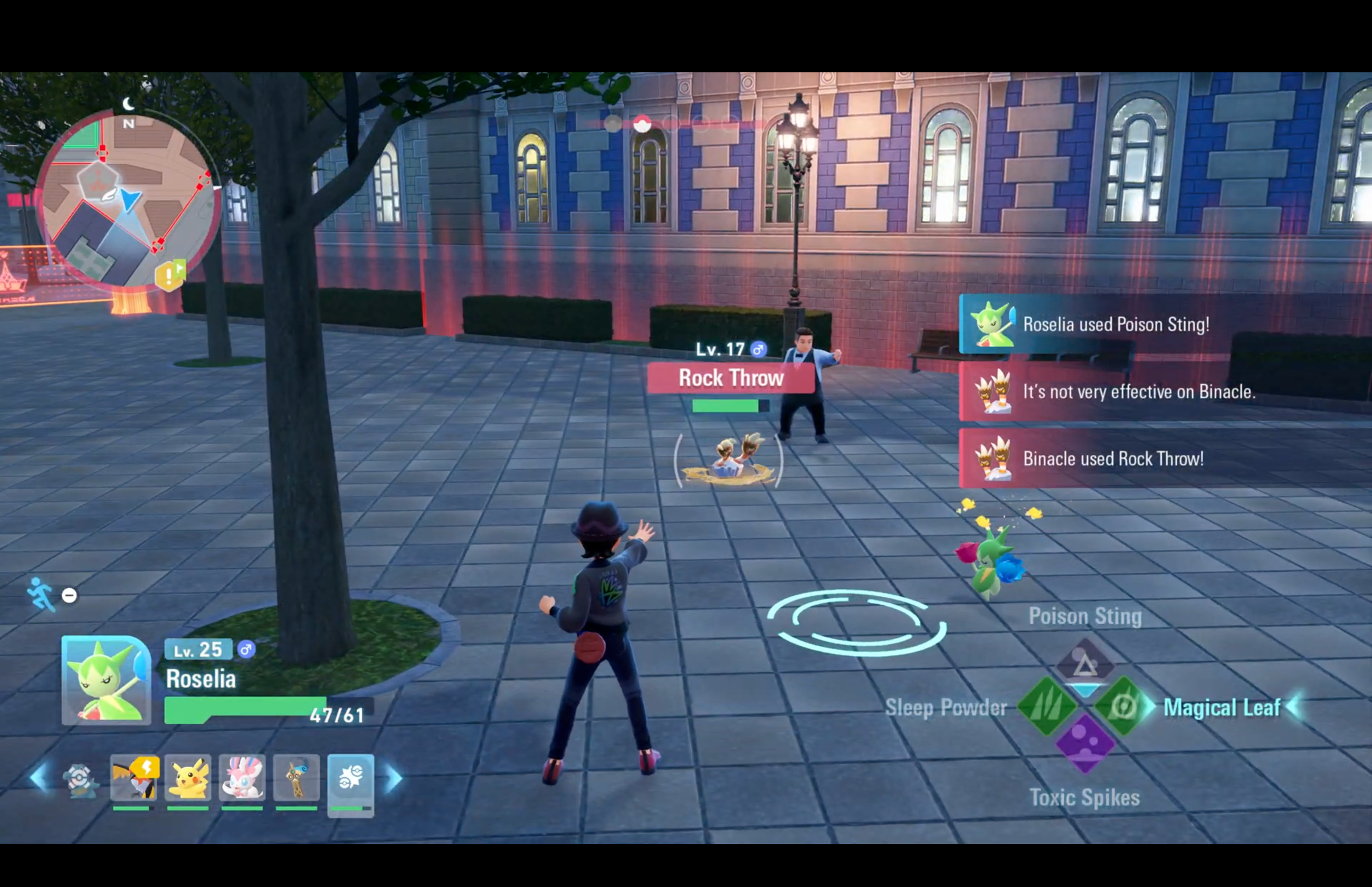Select Sylveon in the party lineup
The image size is (1372, 887).
click(242, 778)
